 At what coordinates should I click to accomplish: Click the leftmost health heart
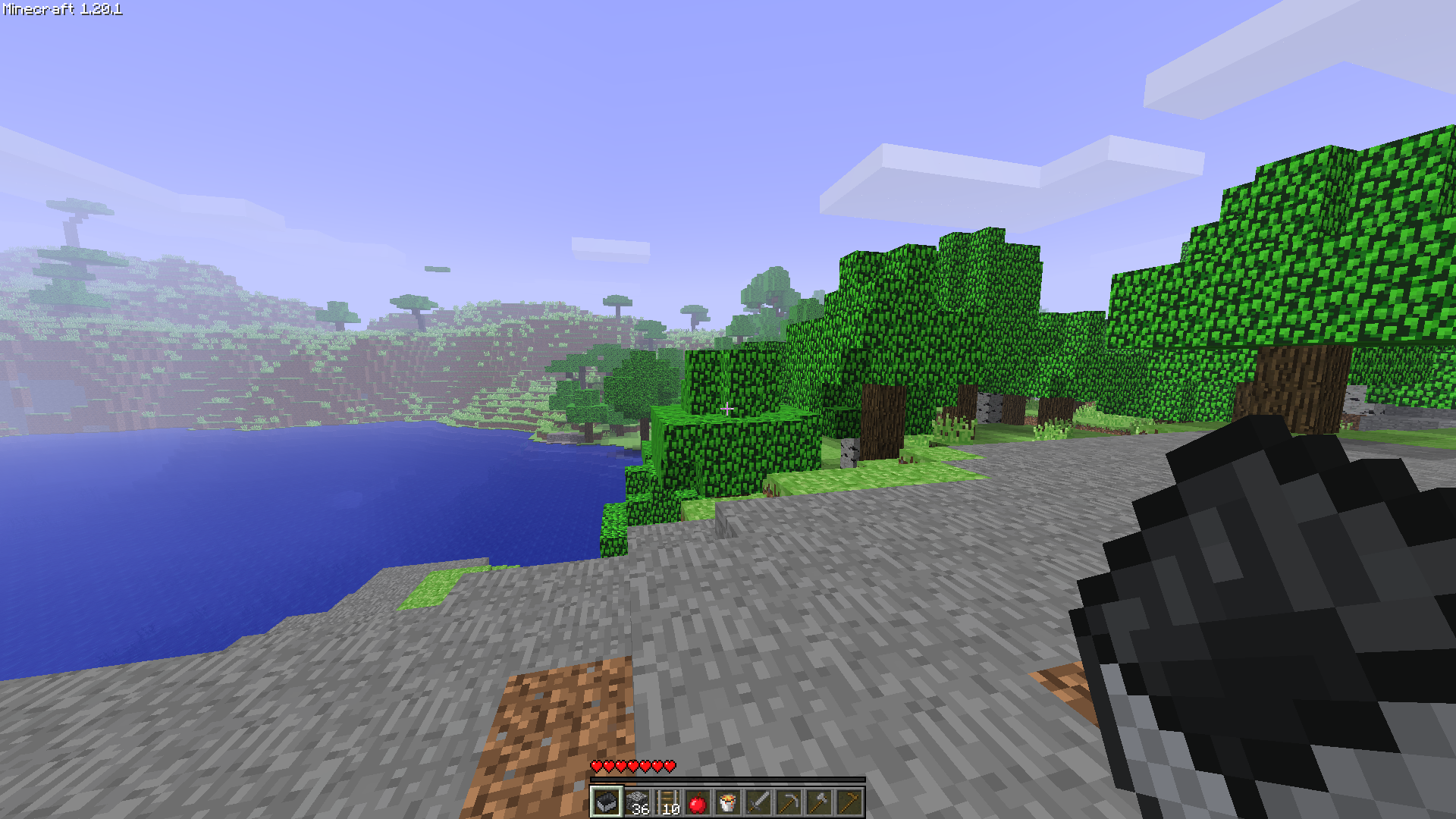597,766
